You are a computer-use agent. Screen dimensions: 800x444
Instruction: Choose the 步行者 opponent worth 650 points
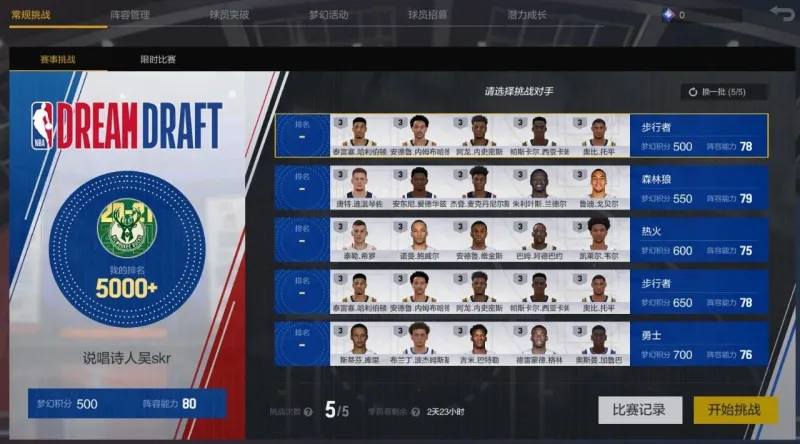(x=520, y=291)
